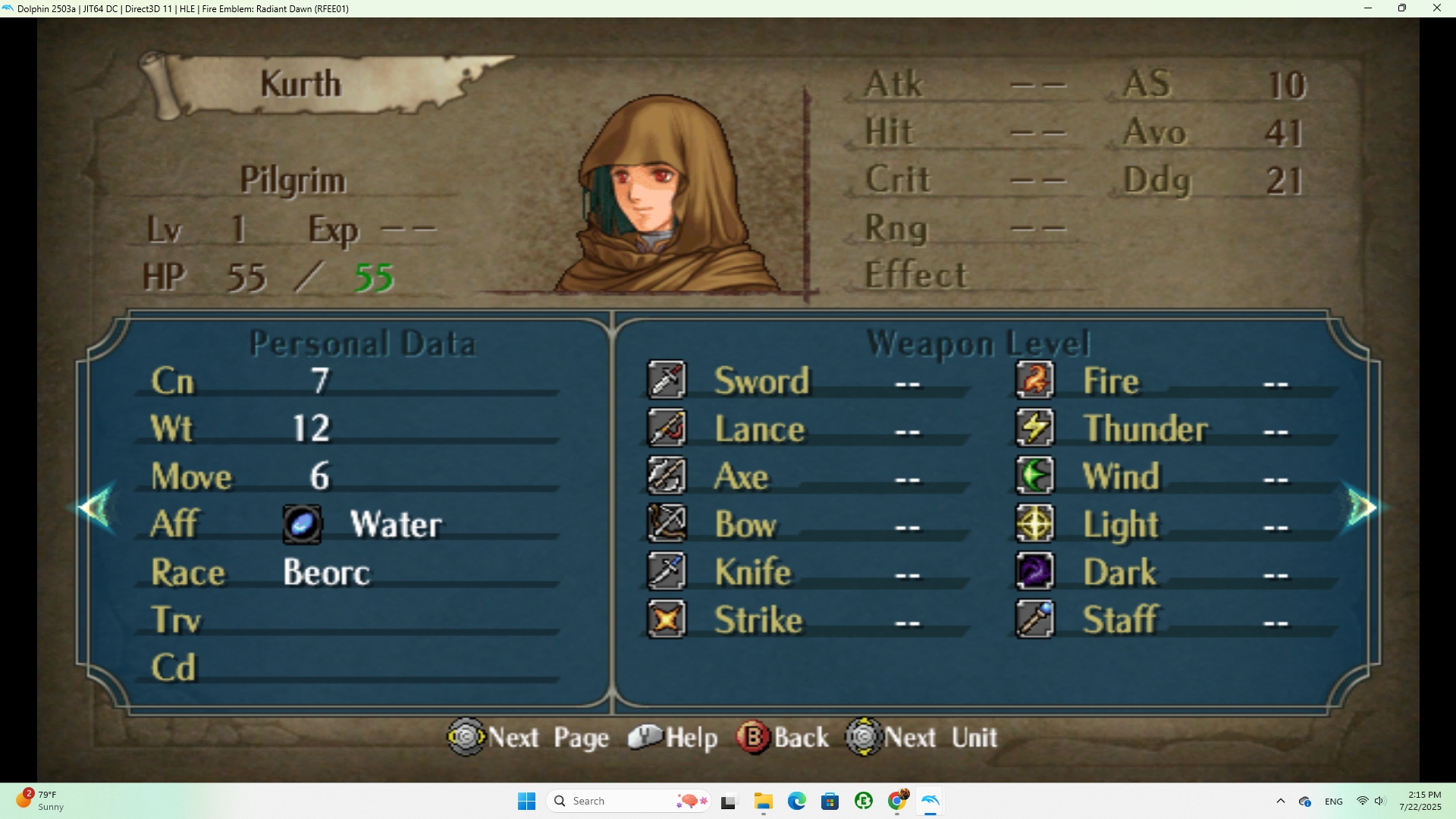Go to the next page with right arrow
Screen dimensions: 1456x819
[x=1361, y=507]
